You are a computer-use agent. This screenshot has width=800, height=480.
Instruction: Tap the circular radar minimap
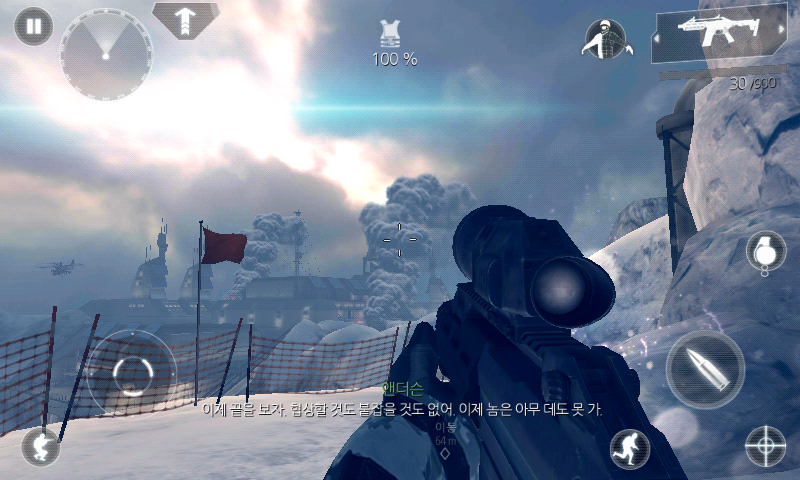[105, 54]
